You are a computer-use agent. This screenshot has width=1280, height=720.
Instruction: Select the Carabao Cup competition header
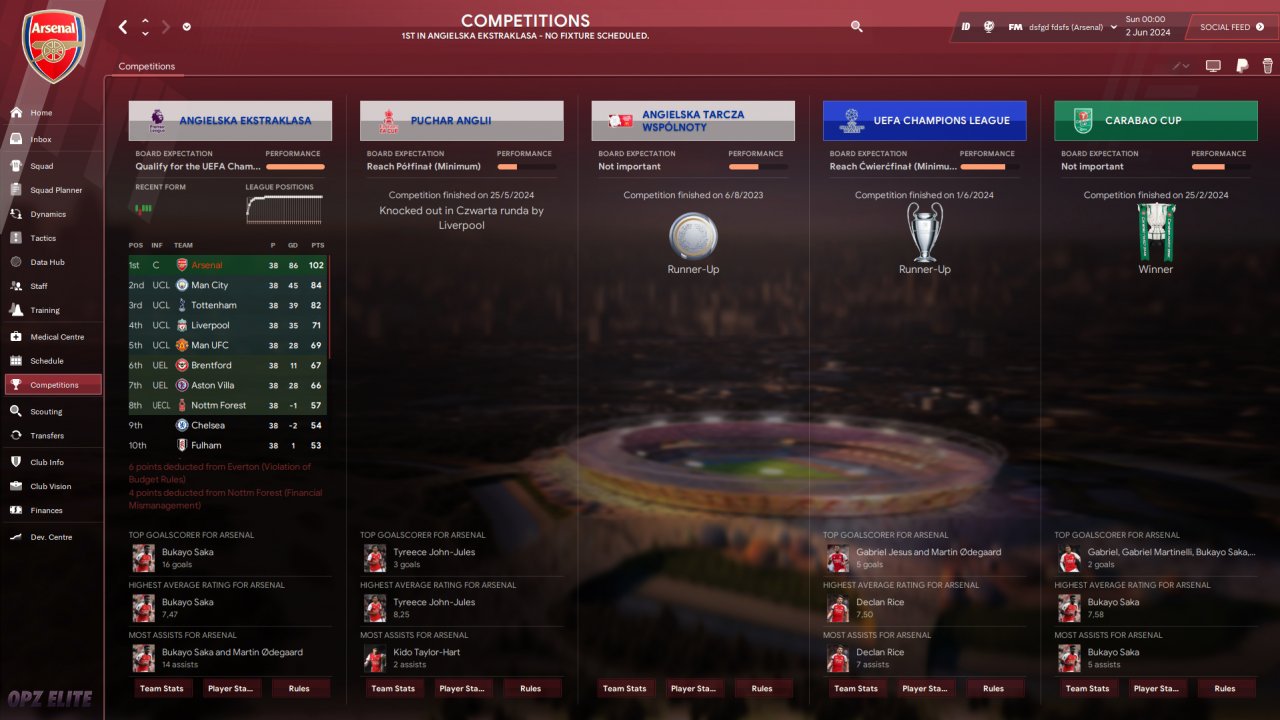[1155, 120]
